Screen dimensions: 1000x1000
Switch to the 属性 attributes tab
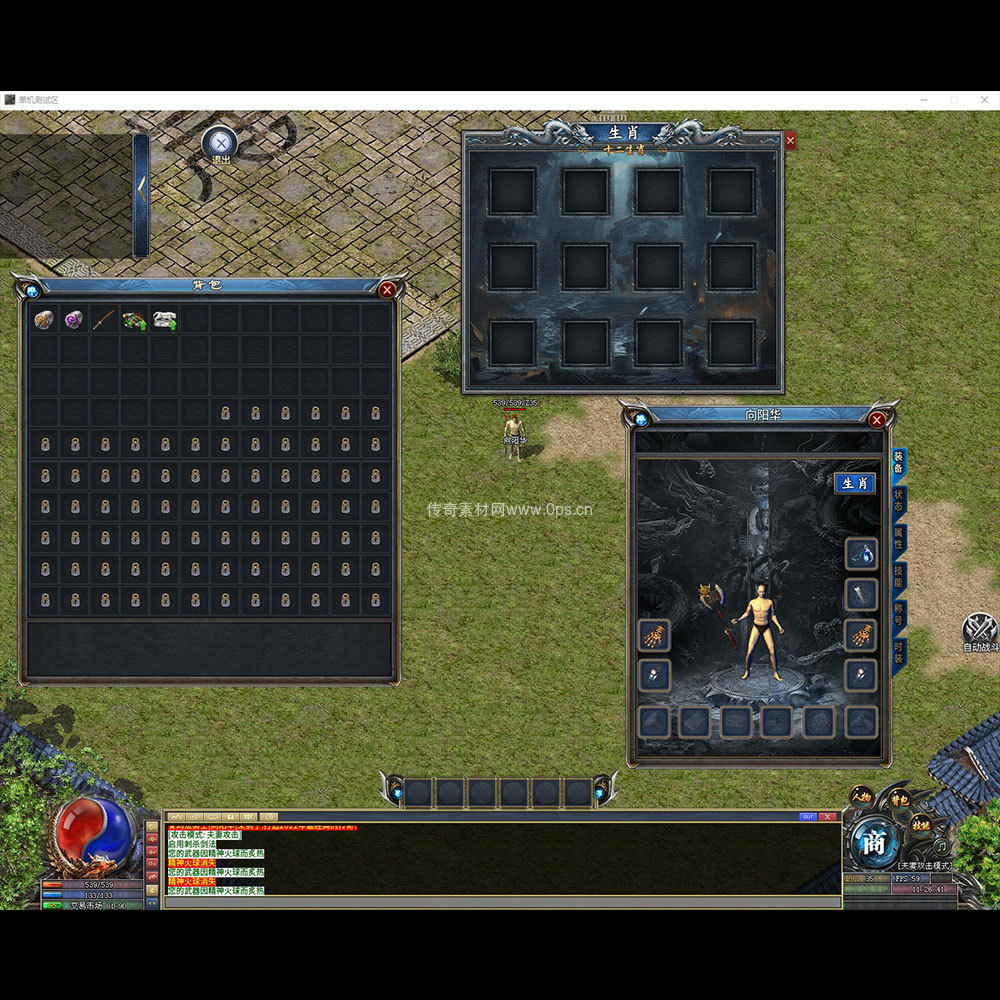point(898,538)
